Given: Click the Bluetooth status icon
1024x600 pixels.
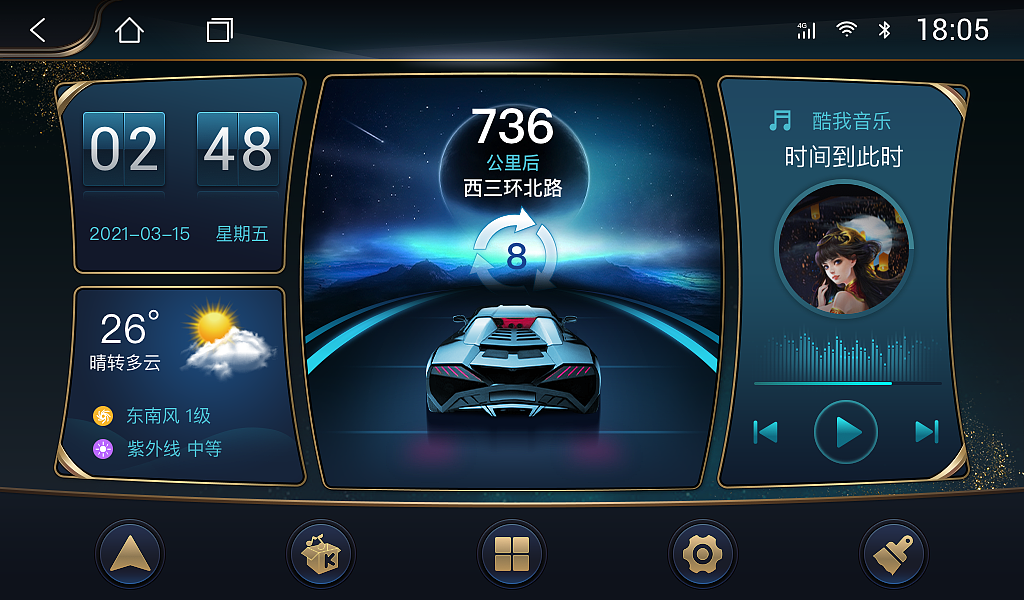Looking at the screenshot, I should click(884, 30).
